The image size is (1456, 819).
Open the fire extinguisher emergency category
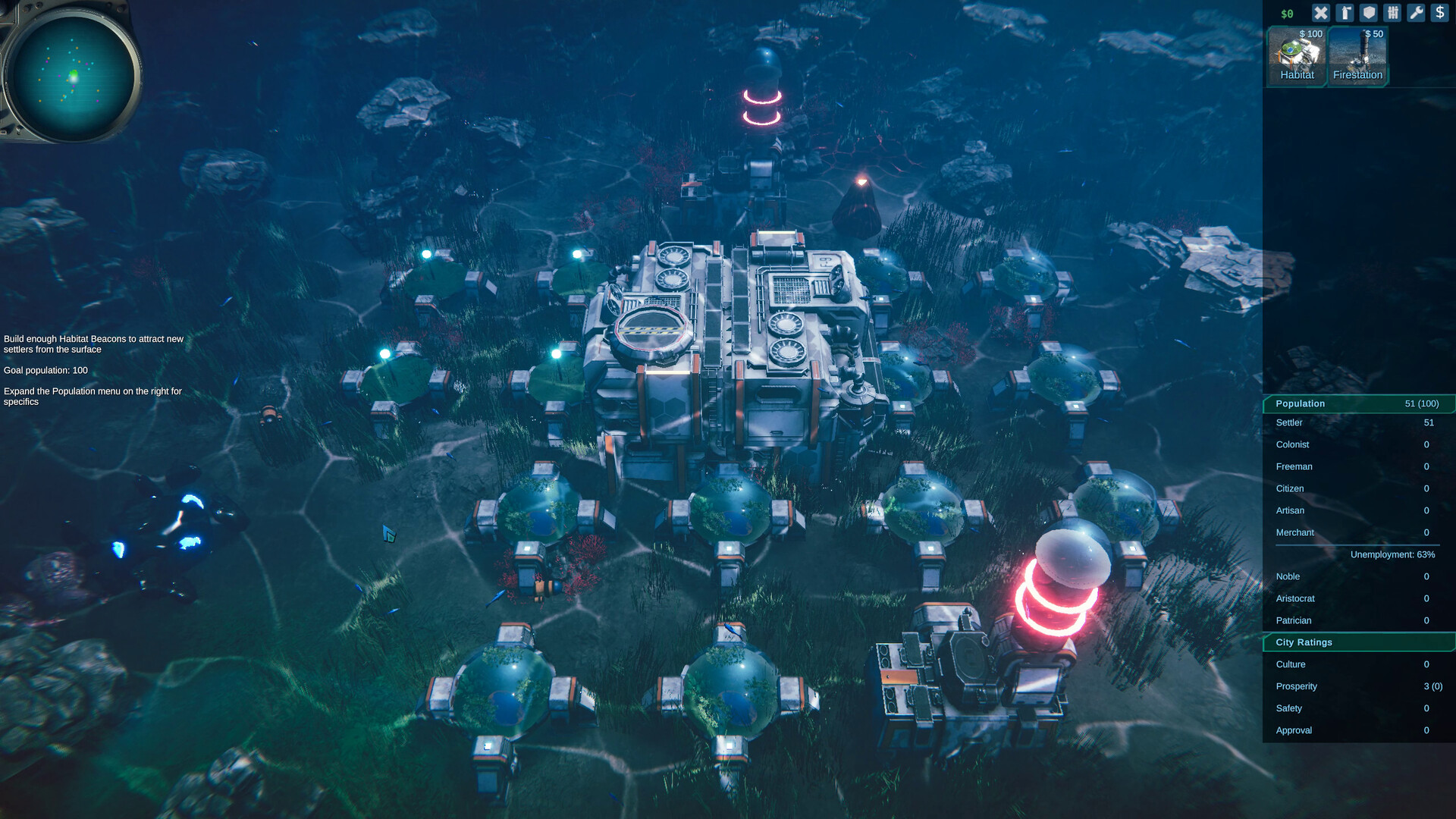[1345, 13]
